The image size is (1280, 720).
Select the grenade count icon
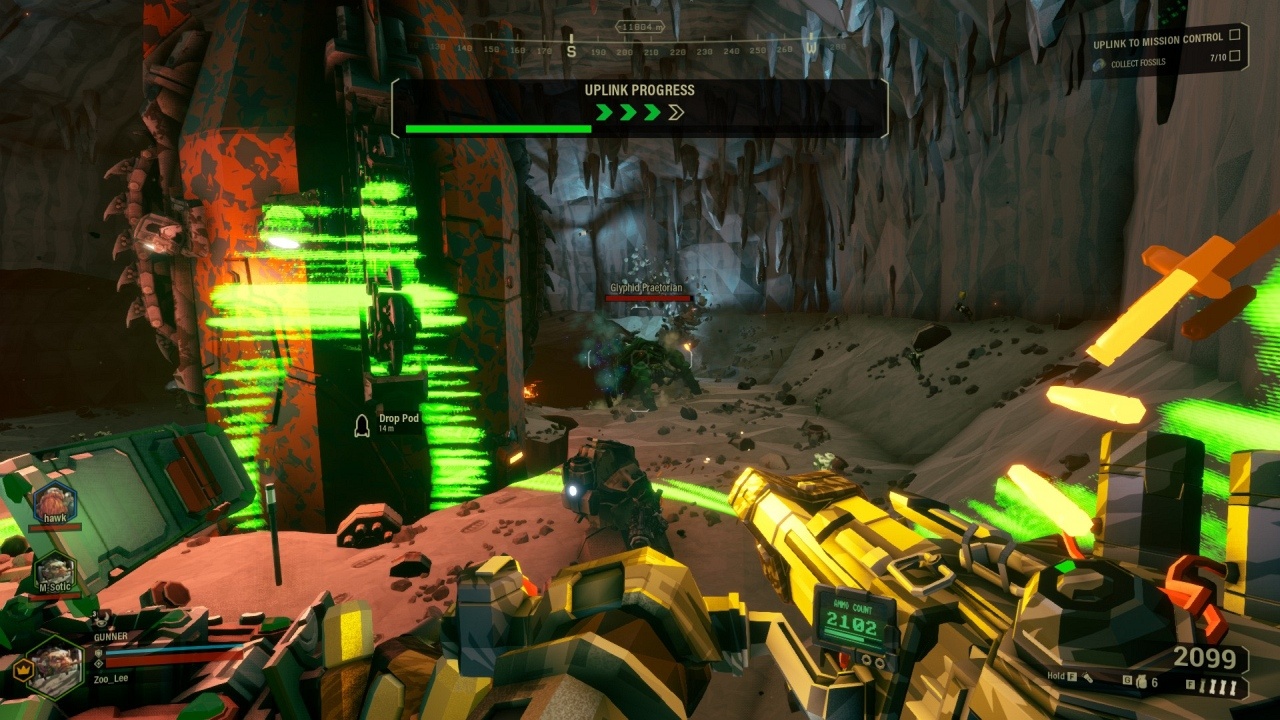tap(1141, 682)
